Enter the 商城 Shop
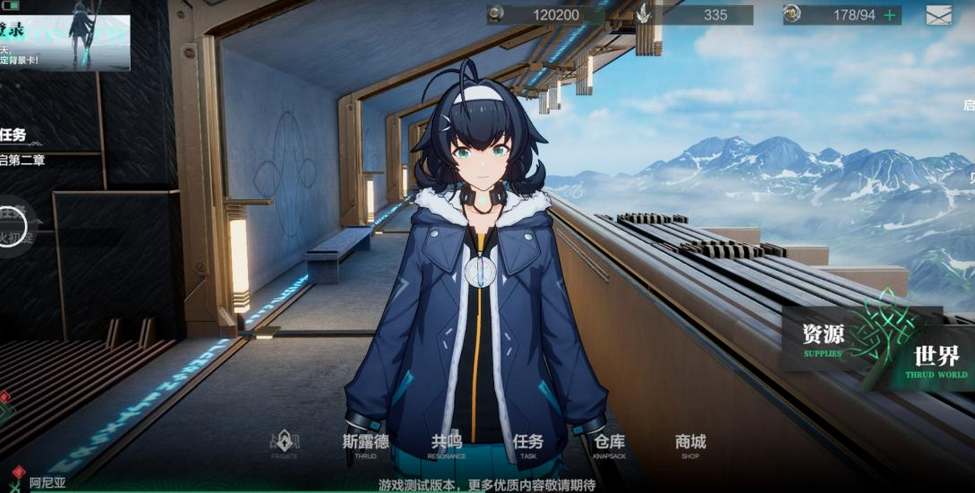 click(x=690, y=445)
